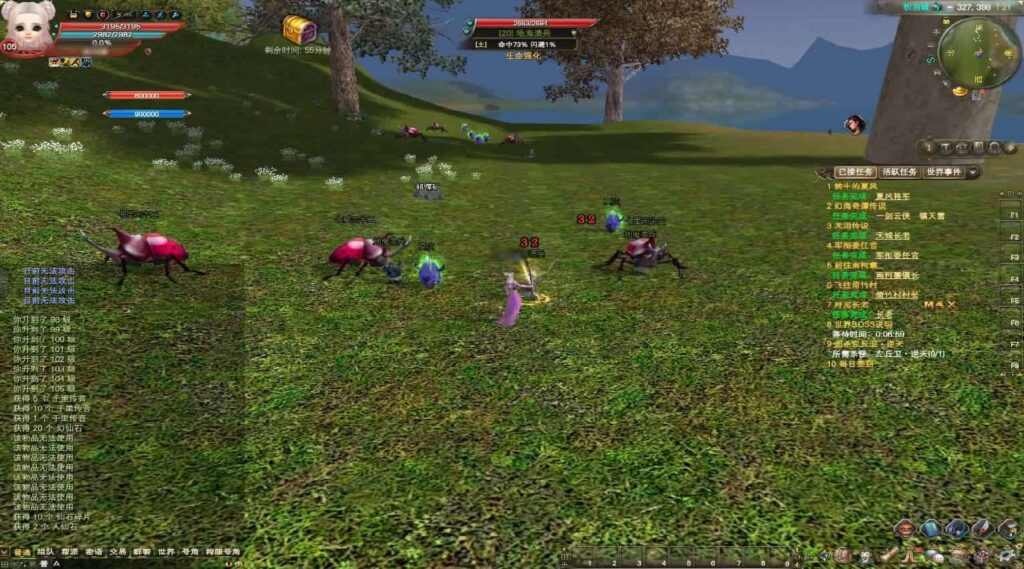Select the 世界 chat channel tab
Viewport: 1024px width, 569px height.
point(166,551)
